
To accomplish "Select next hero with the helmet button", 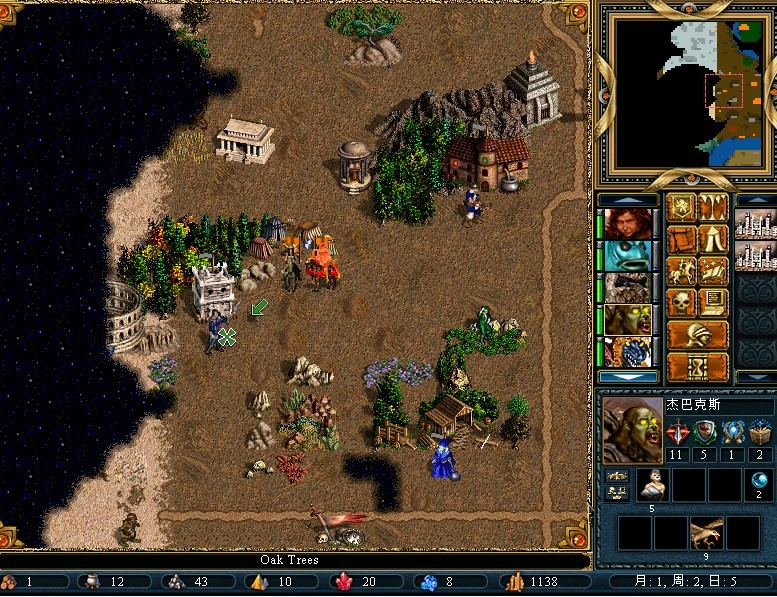I will 698,334.
